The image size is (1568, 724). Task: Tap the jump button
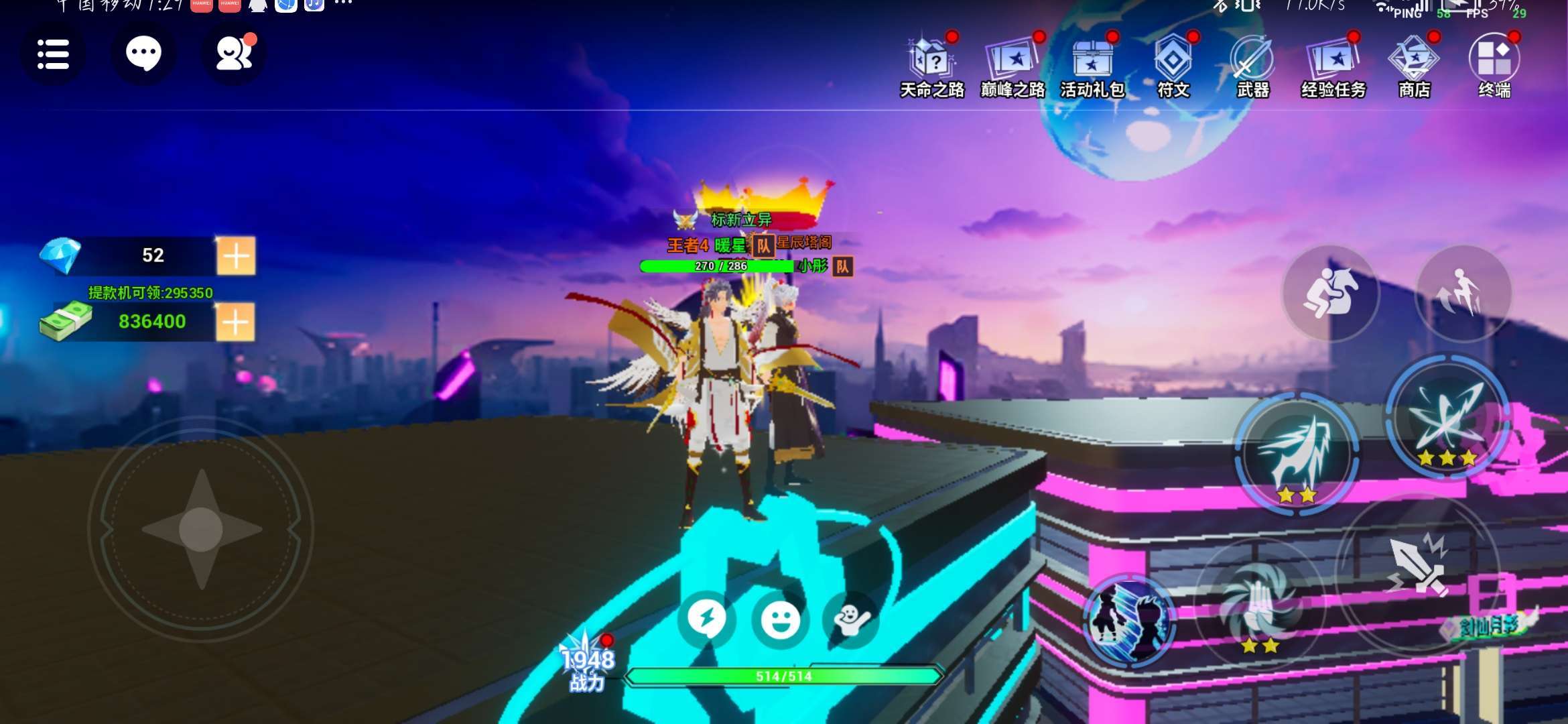click(x=1463, y=294)
